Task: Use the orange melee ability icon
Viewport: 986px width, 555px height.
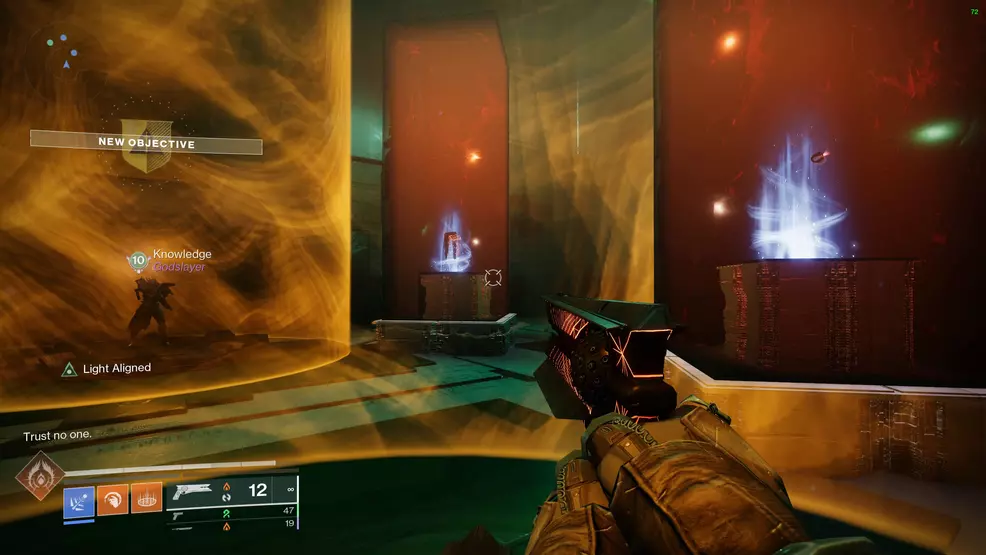Action: coord(112,499)
